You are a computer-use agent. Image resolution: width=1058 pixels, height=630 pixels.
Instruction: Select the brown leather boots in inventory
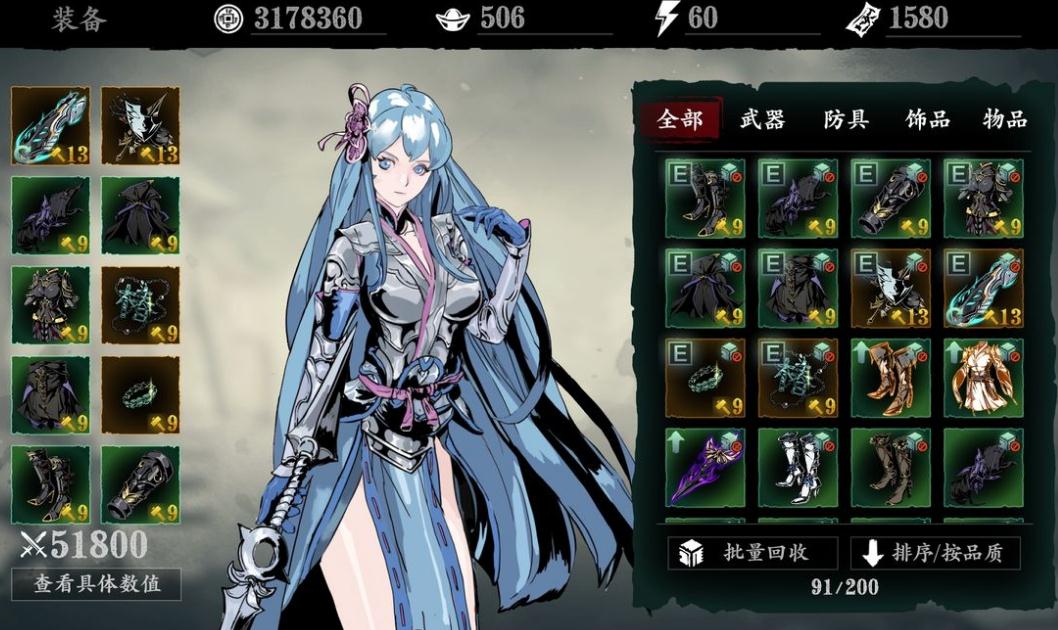point(891,468)
